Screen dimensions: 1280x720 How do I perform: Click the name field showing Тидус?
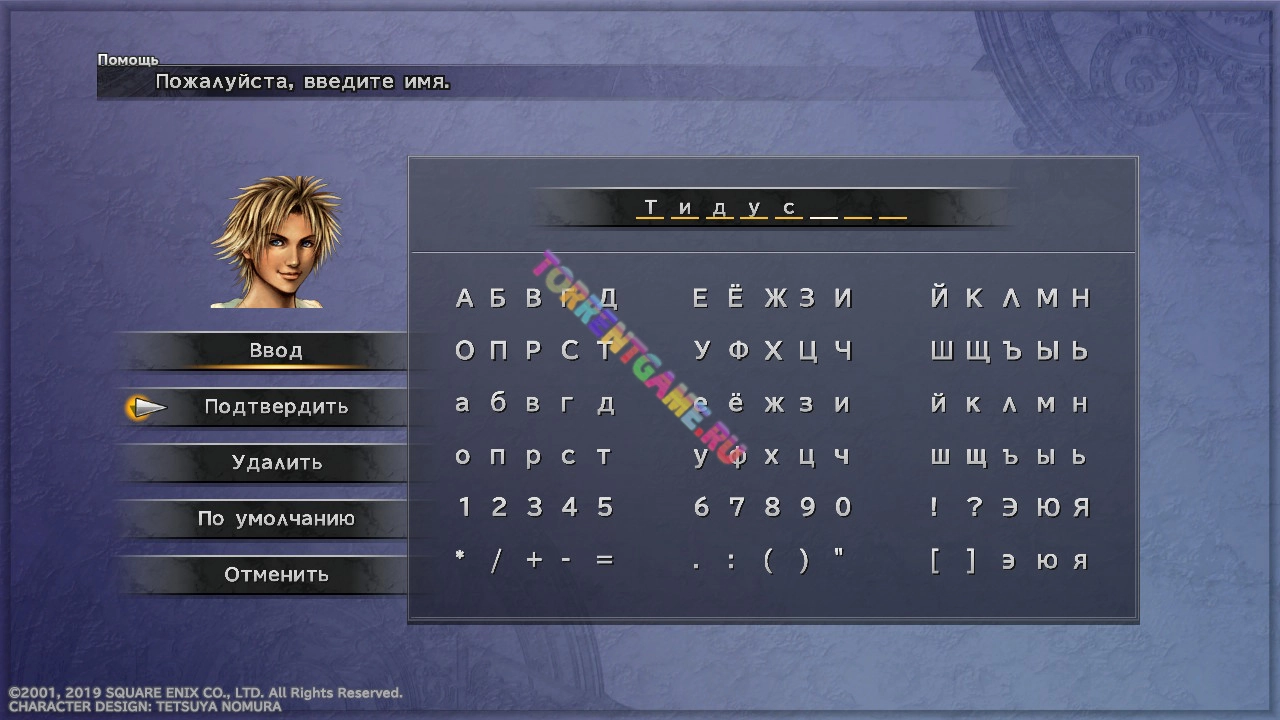772,208
